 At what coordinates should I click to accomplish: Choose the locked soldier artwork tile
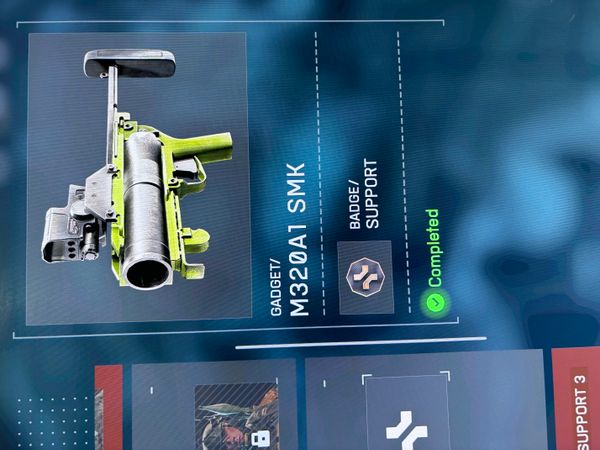(236, 416)
